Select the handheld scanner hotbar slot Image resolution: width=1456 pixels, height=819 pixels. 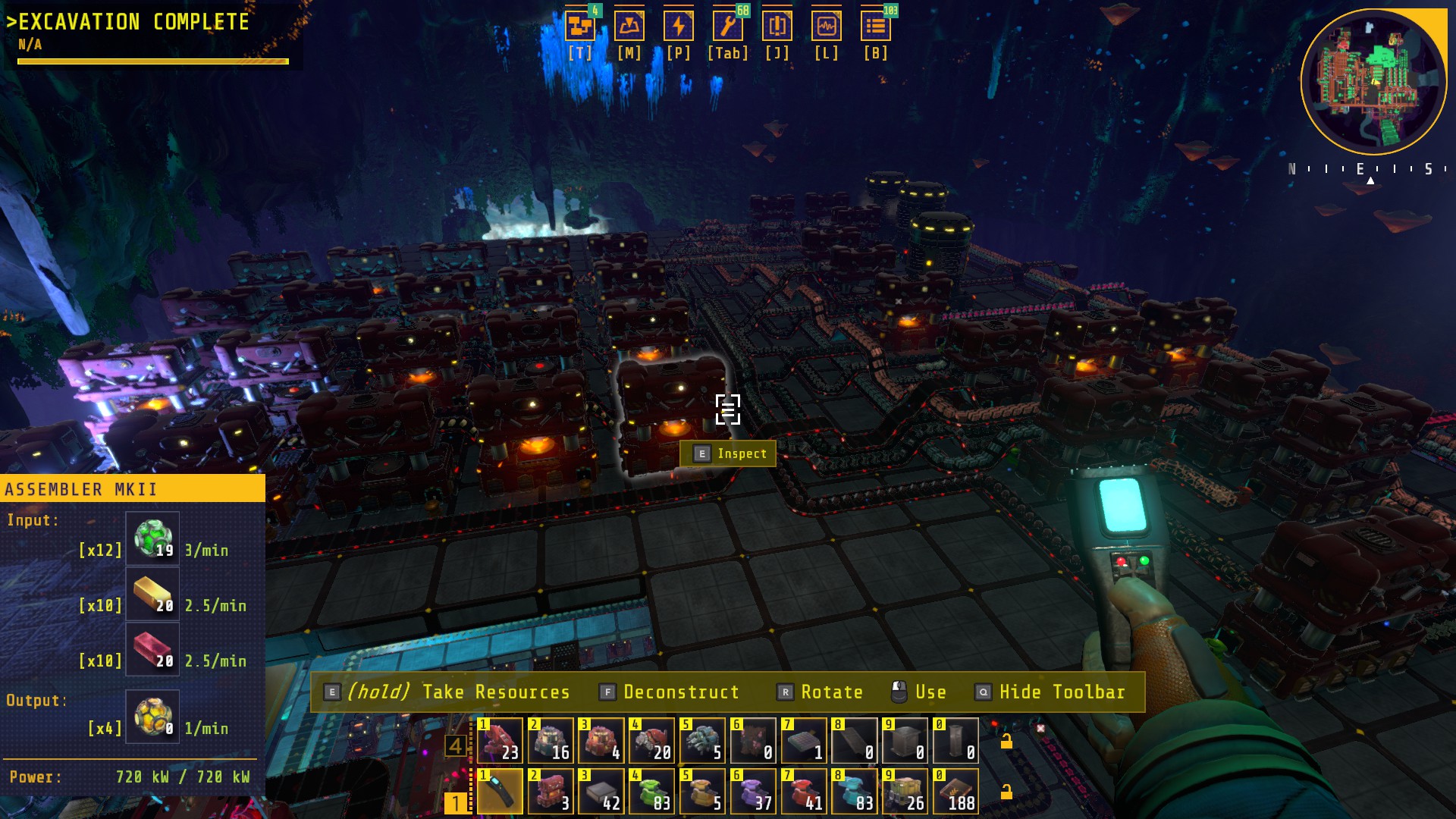(x=500, y=791)
